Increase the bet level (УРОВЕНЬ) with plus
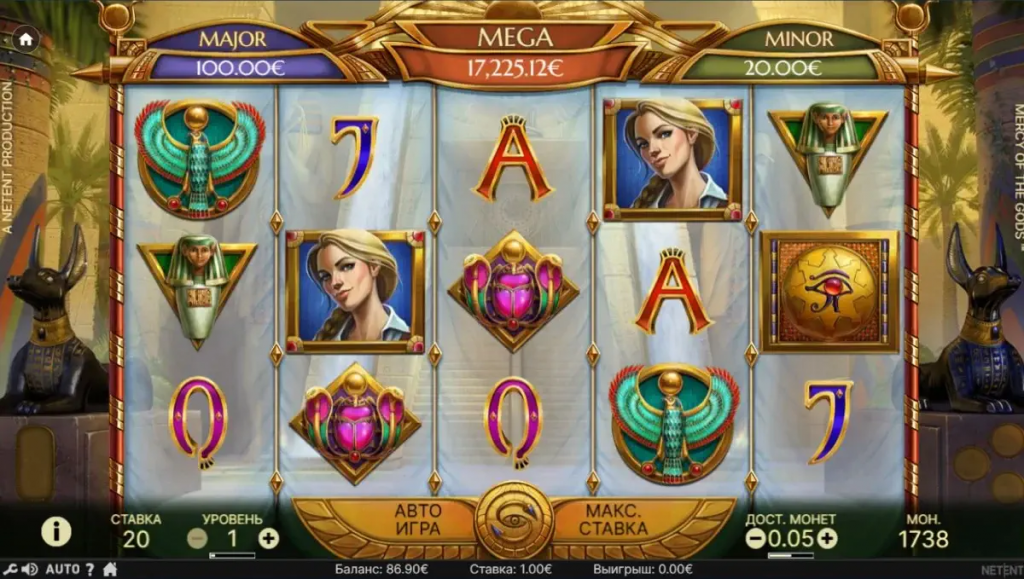The width and height of the screenshot is (1024, 579). click(x=268, y=538)
